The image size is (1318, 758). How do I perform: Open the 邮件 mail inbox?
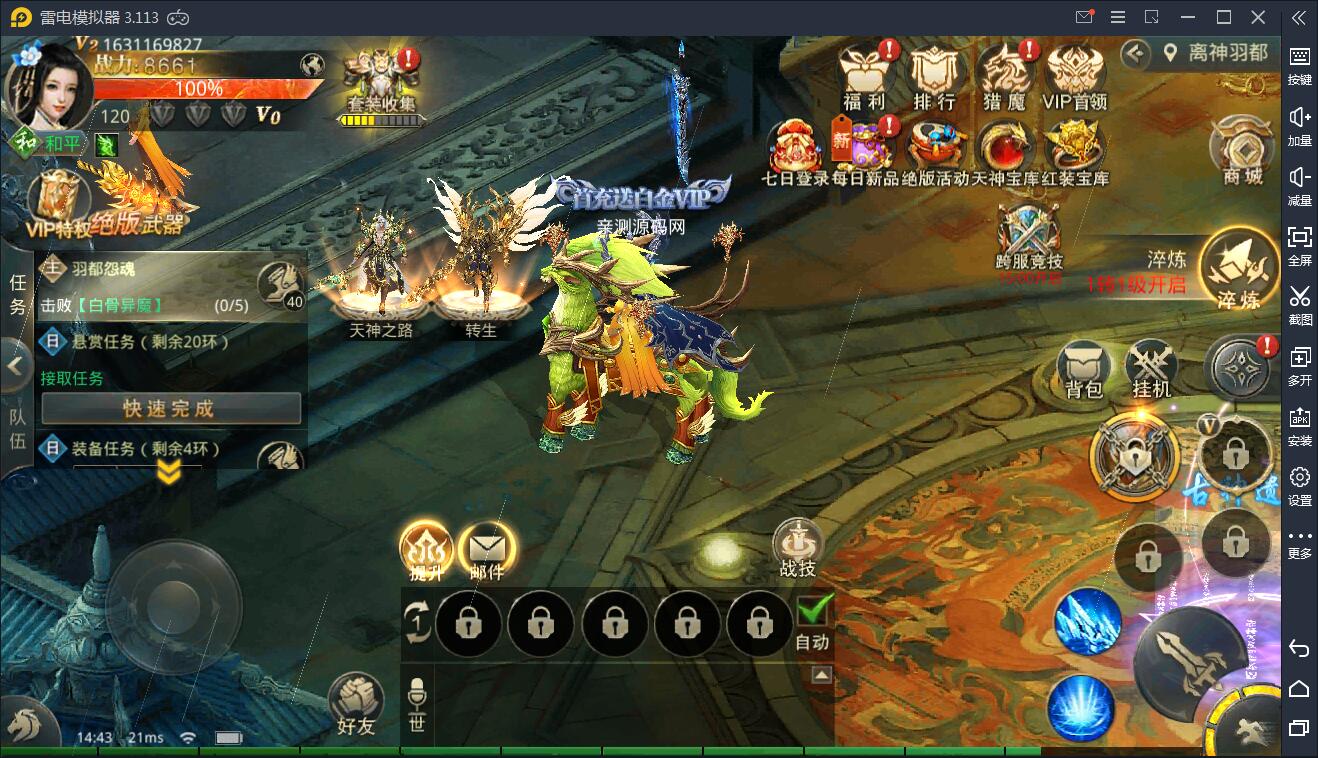[x=487, y=549]
